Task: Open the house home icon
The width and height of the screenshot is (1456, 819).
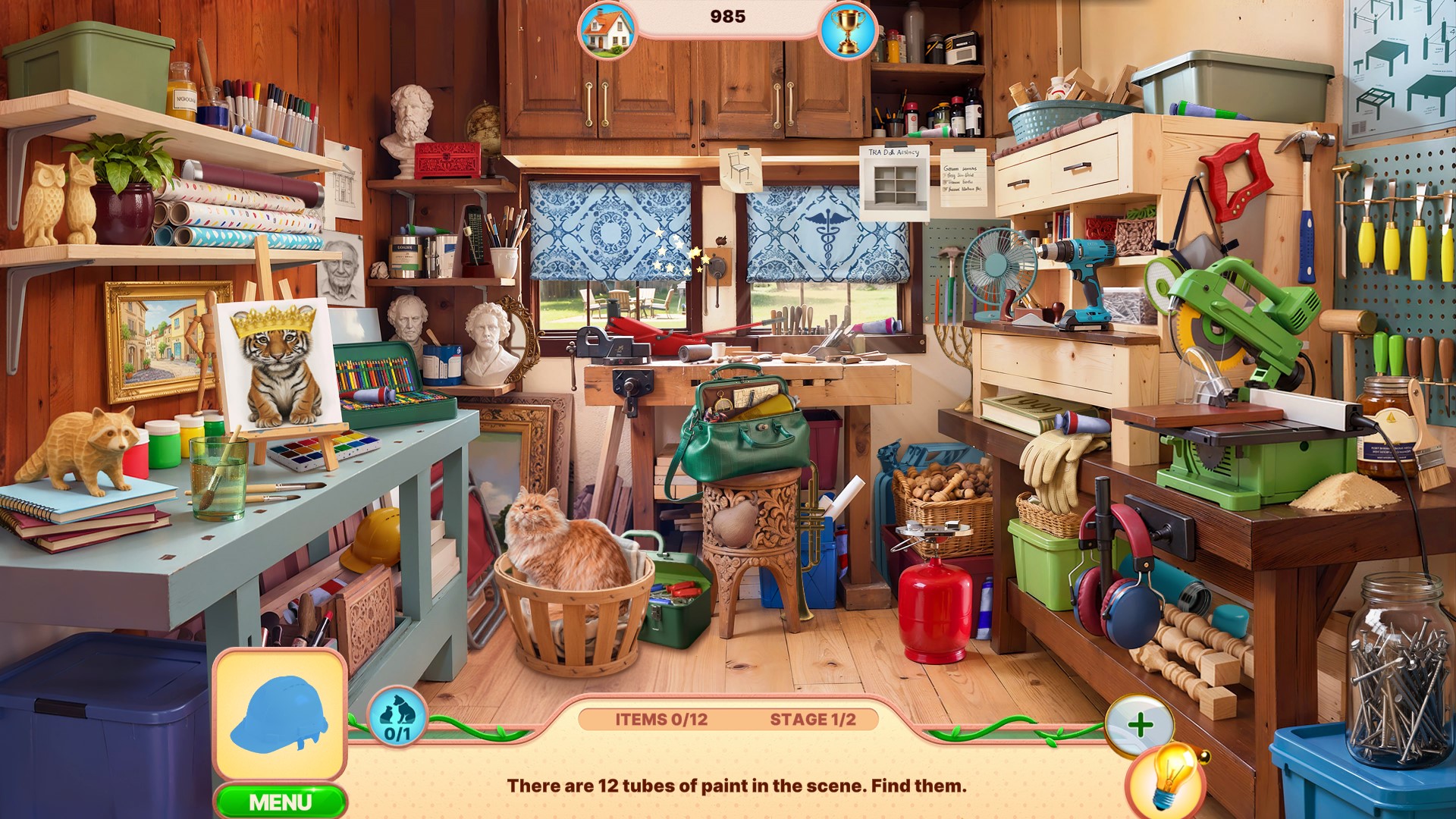Action: click(607, 30)
